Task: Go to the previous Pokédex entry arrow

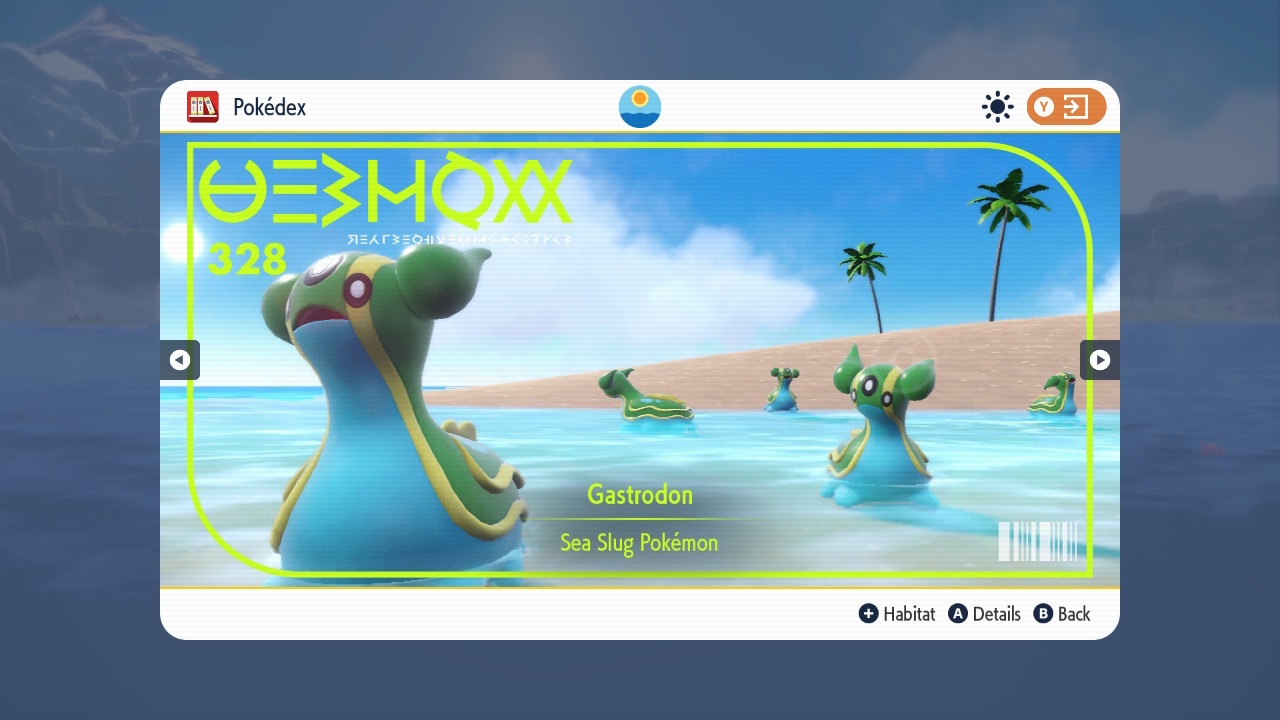Action: pos(180,360)
